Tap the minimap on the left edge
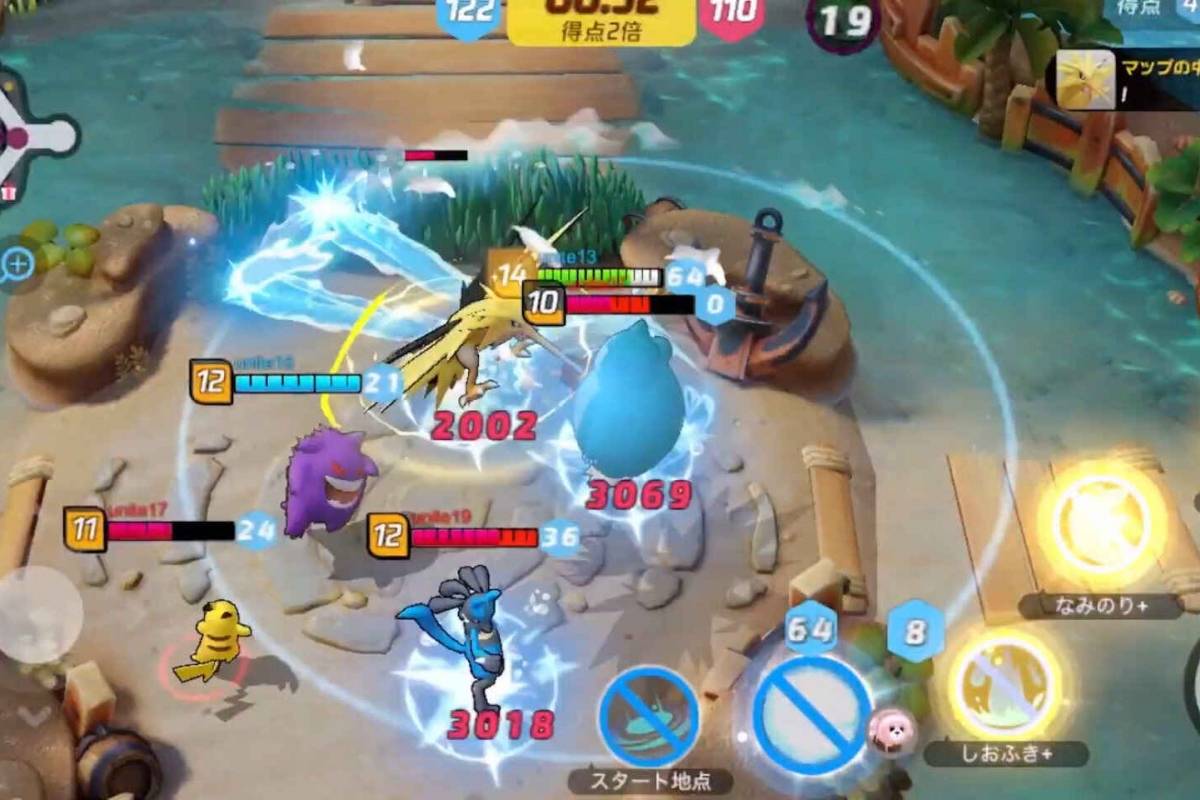The height and width of the screenshot is (800, 1200). click(x=30, y=137)
